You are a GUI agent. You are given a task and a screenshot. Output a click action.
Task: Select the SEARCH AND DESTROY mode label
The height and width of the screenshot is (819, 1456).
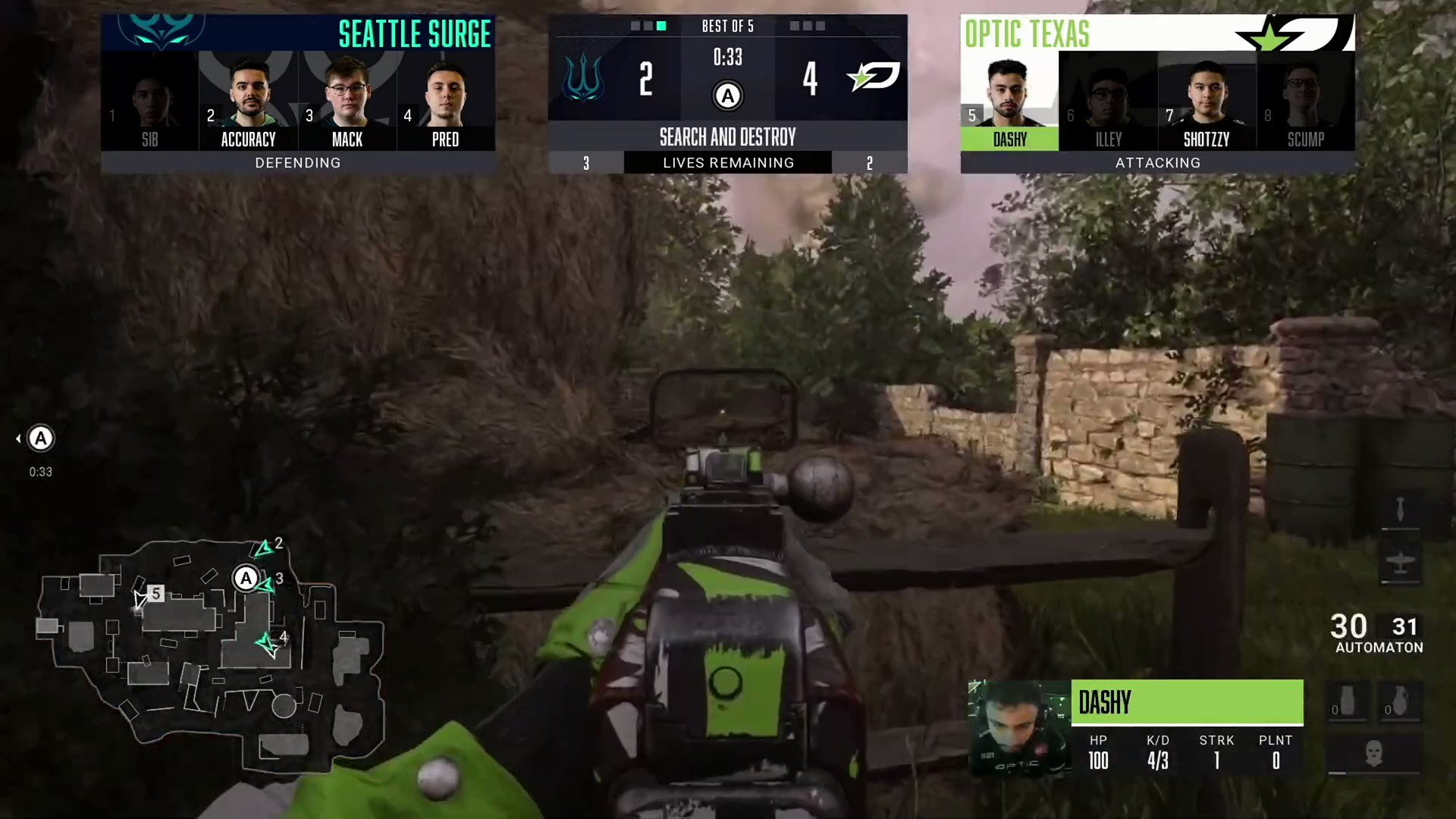727,137
